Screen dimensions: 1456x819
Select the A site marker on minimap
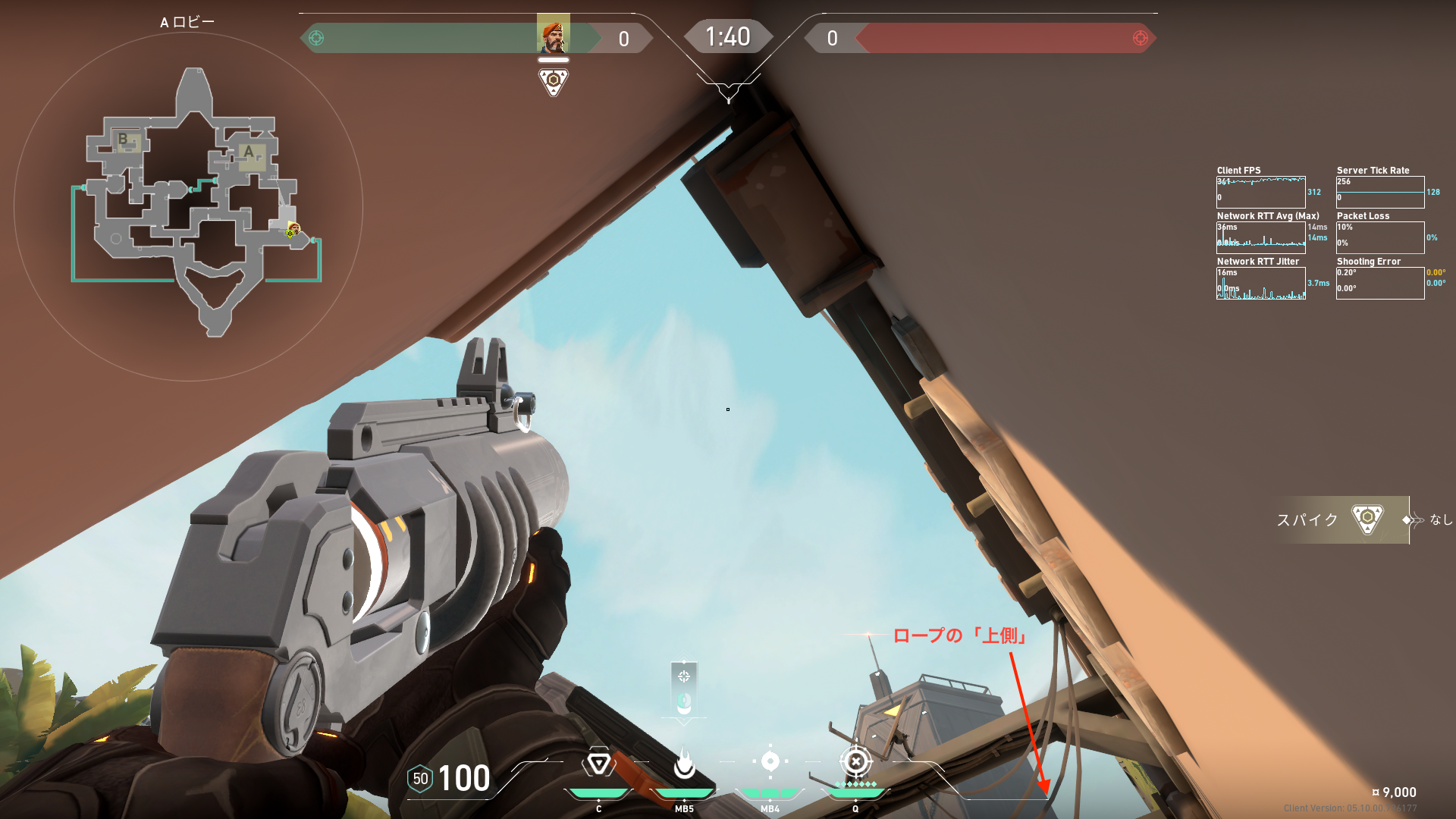click(x=249, y=153)
